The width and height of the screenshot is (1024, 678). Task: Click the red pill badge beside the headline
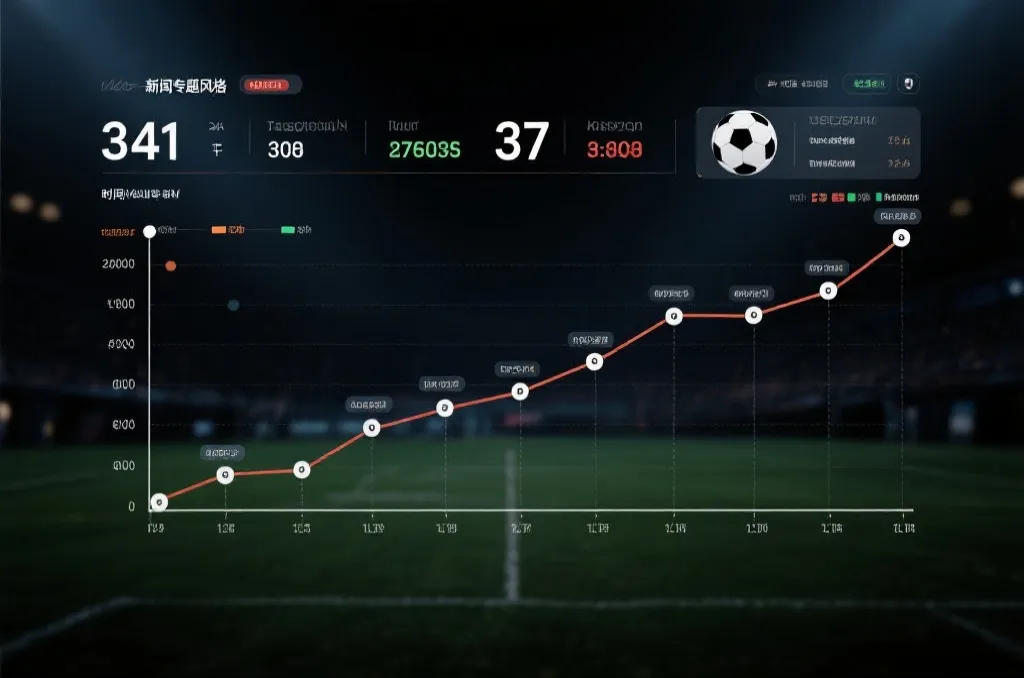point(271,86)
